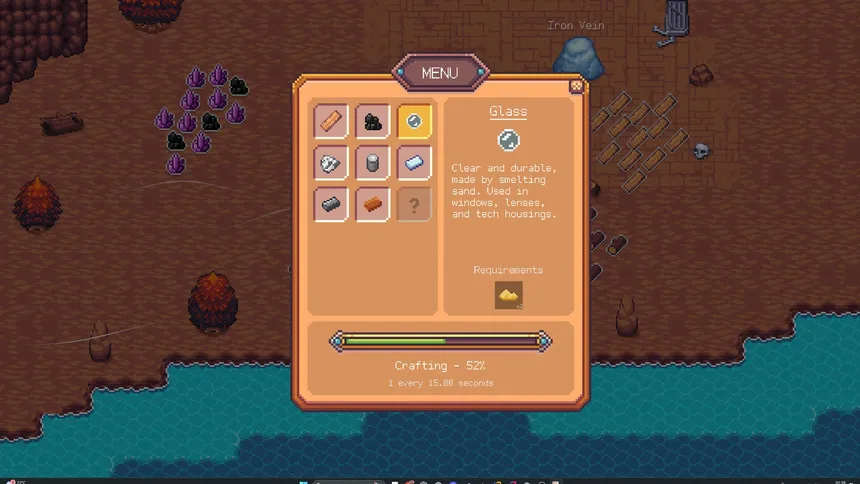Select the dark gray ingot recipe
This screenshot has height=484, width=860.
click(331, 205)
